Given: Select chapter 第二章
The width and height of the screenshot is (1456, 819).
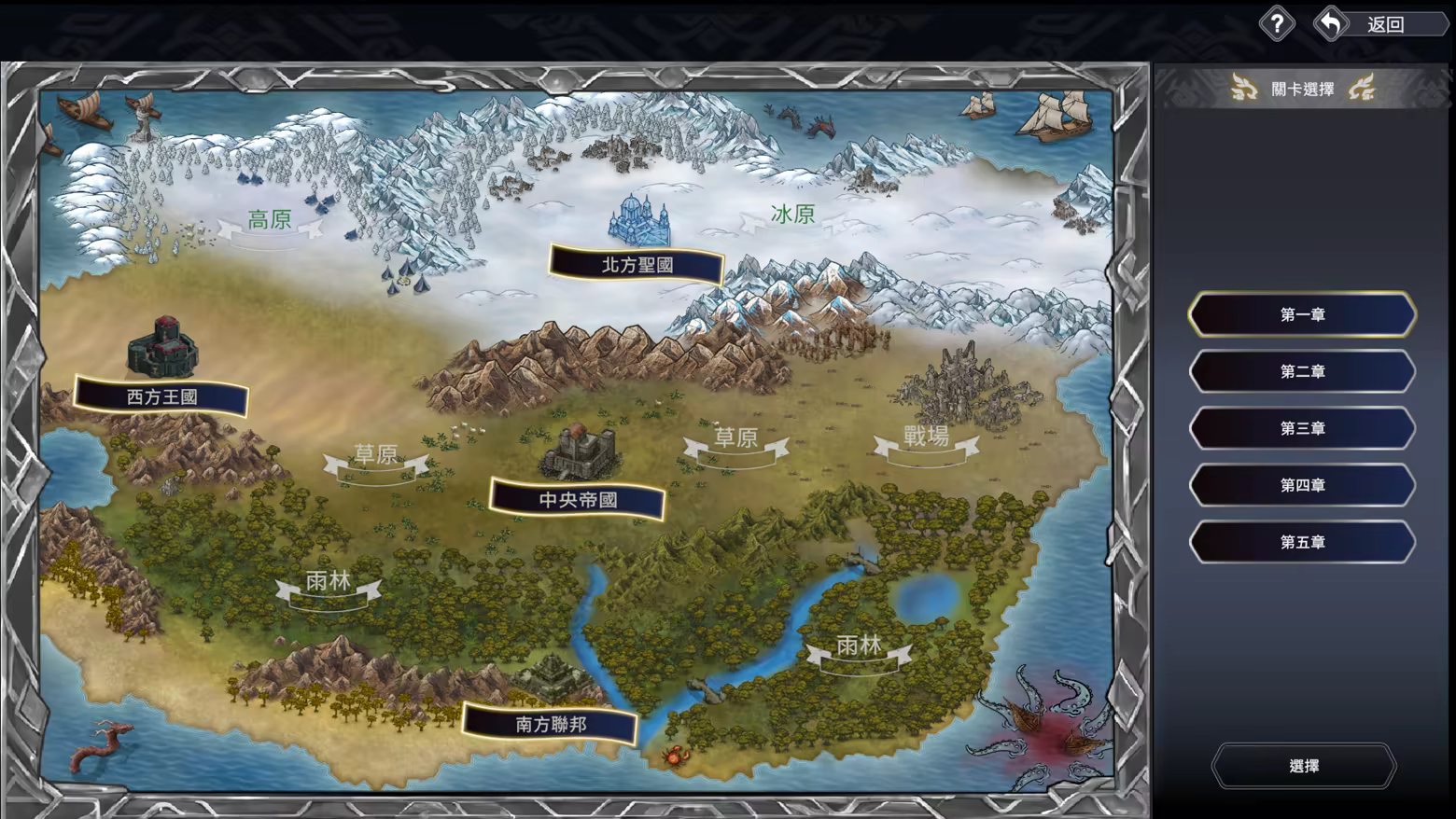Looking at the screenshot, I should 1301,370.
